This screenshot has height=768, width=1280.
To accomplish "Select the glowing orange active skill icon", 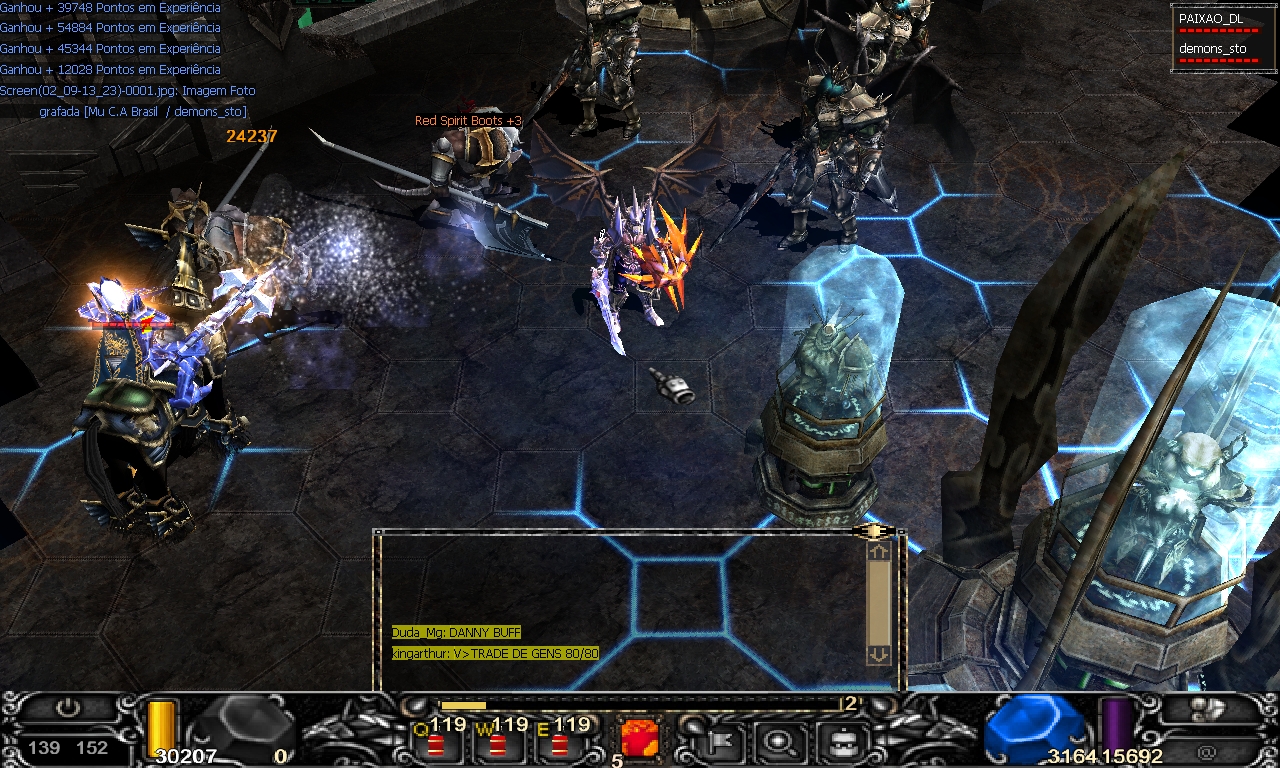I will [639, 739].
